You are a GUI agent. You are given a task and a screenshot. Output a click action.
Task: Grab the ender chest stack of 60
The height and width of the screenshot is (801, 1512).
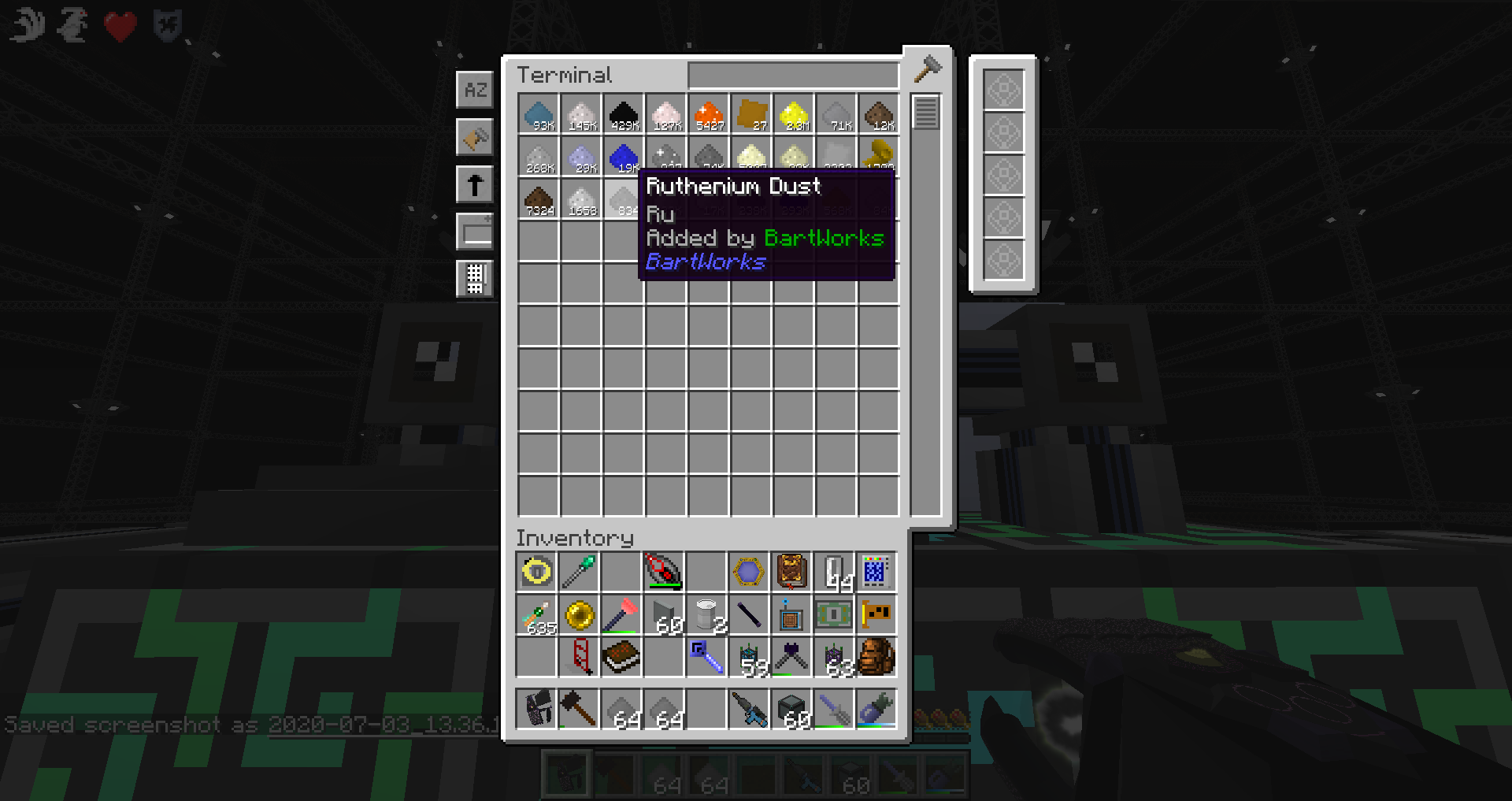point(791,708)
